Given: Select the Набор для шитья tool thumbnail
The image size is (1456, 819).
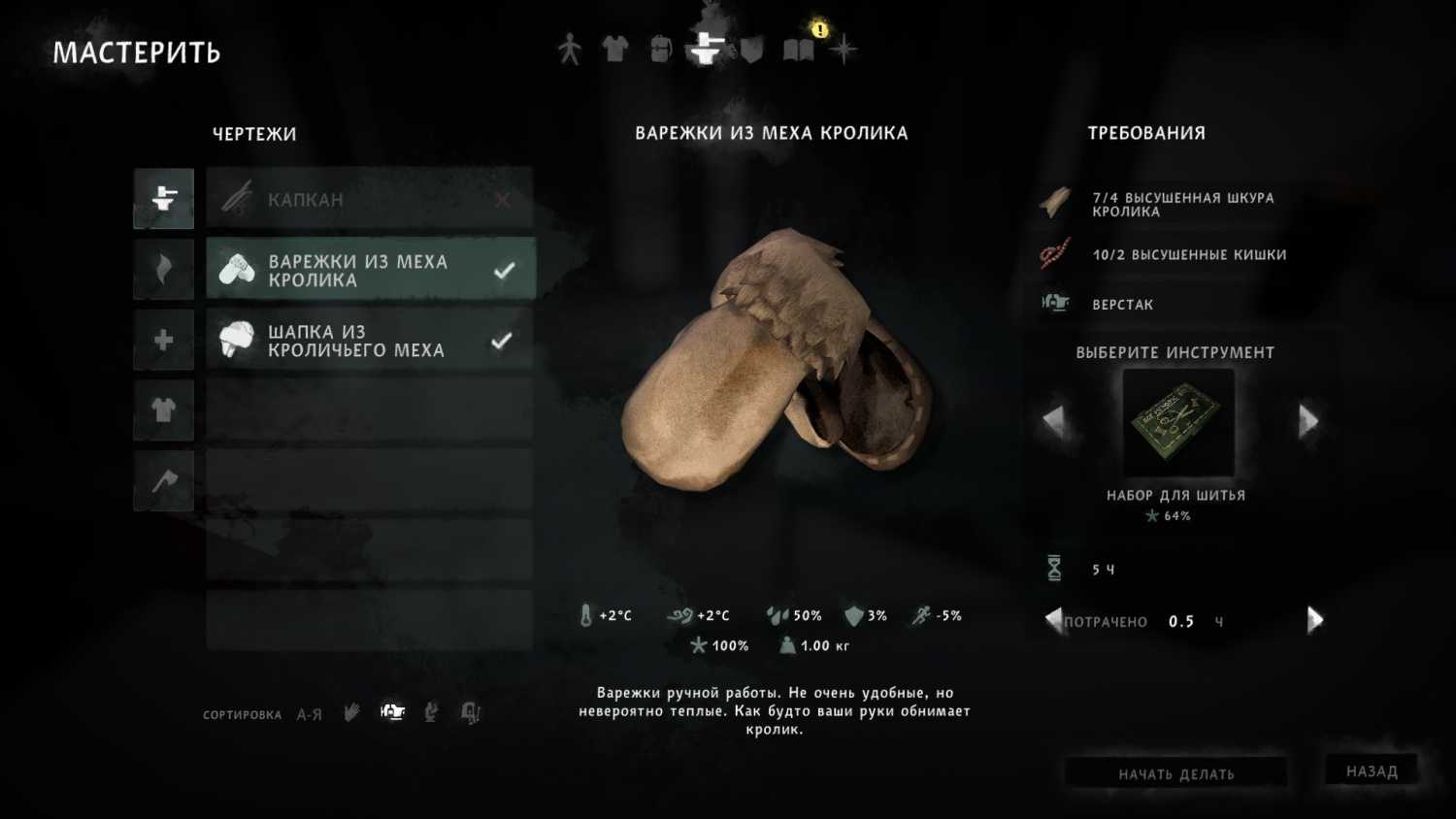Looking at the screenshot, I should tap(1177, 422).
